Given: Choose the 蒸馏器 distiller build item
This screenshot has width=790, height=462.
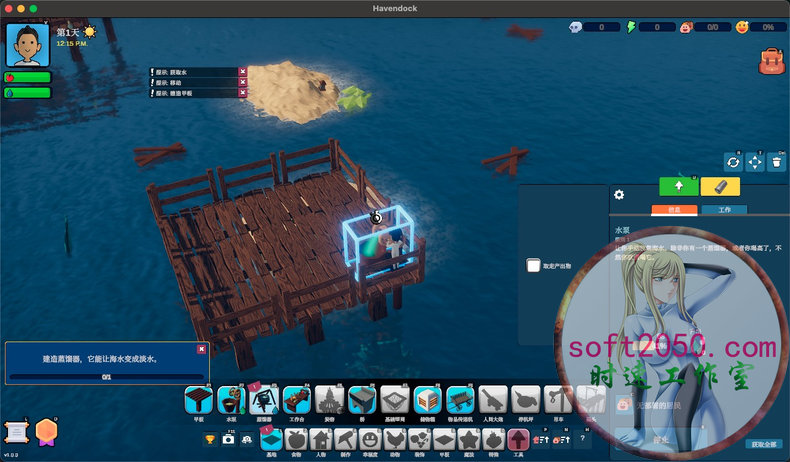Looking at the screenshot, I should click(264, 400).
